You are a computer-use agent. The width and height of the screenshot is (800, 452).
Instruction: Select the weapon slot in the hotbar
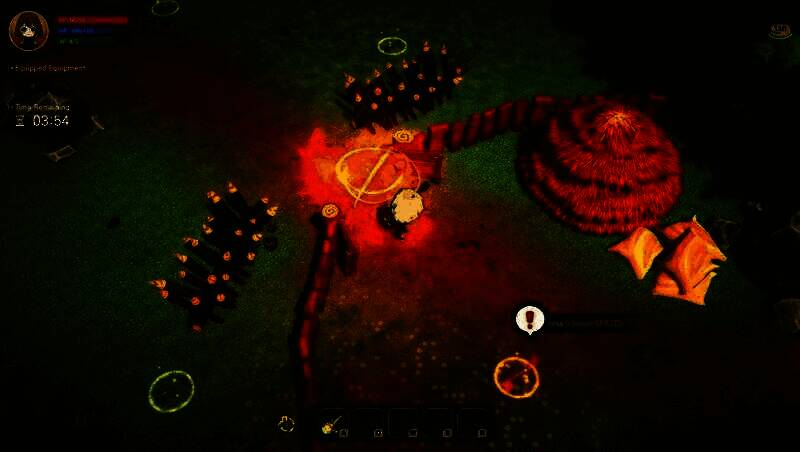(332, 425)
